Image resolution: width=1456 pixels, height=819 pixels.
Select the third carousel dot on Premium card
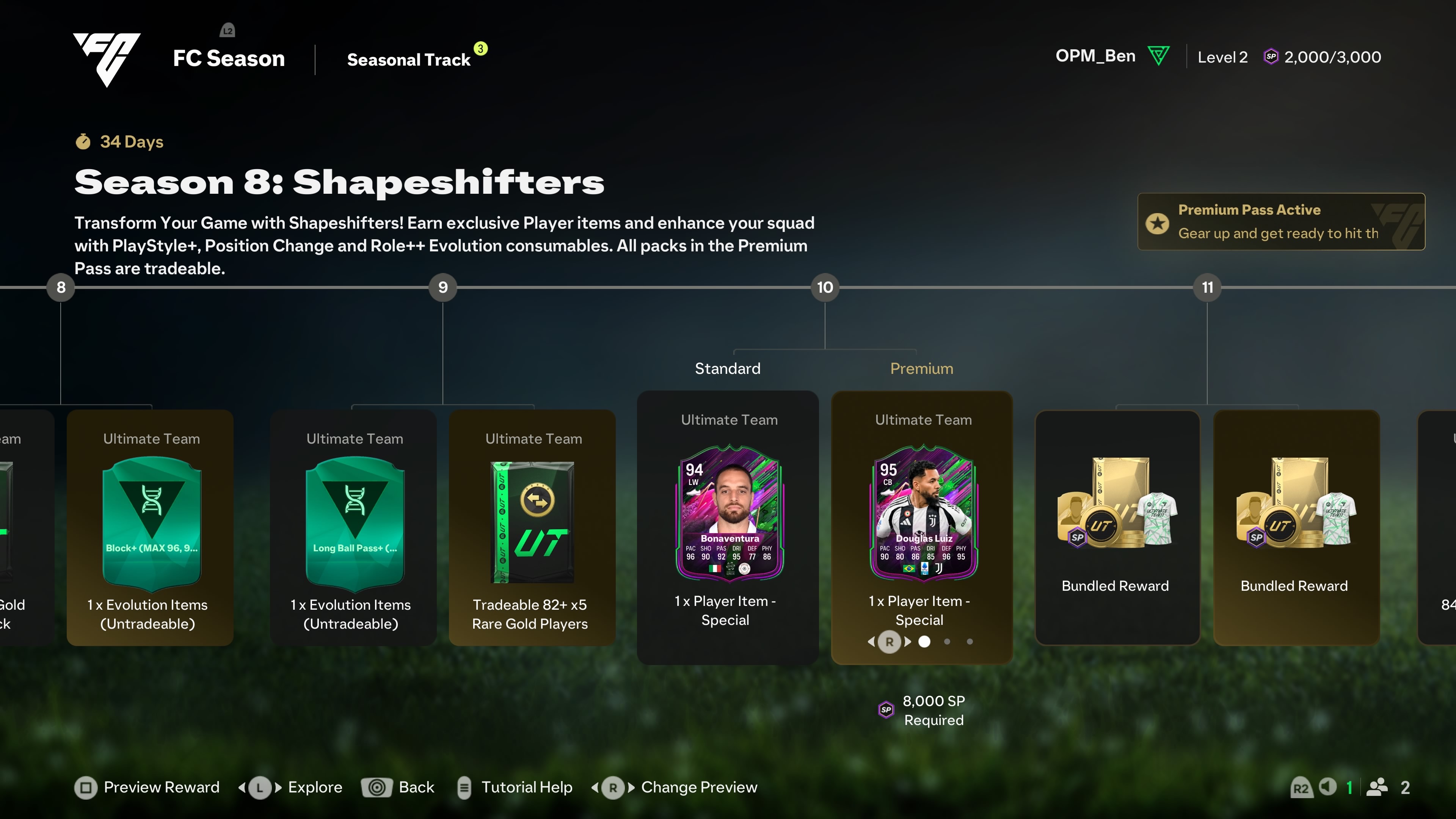click(x=970, y=642)
